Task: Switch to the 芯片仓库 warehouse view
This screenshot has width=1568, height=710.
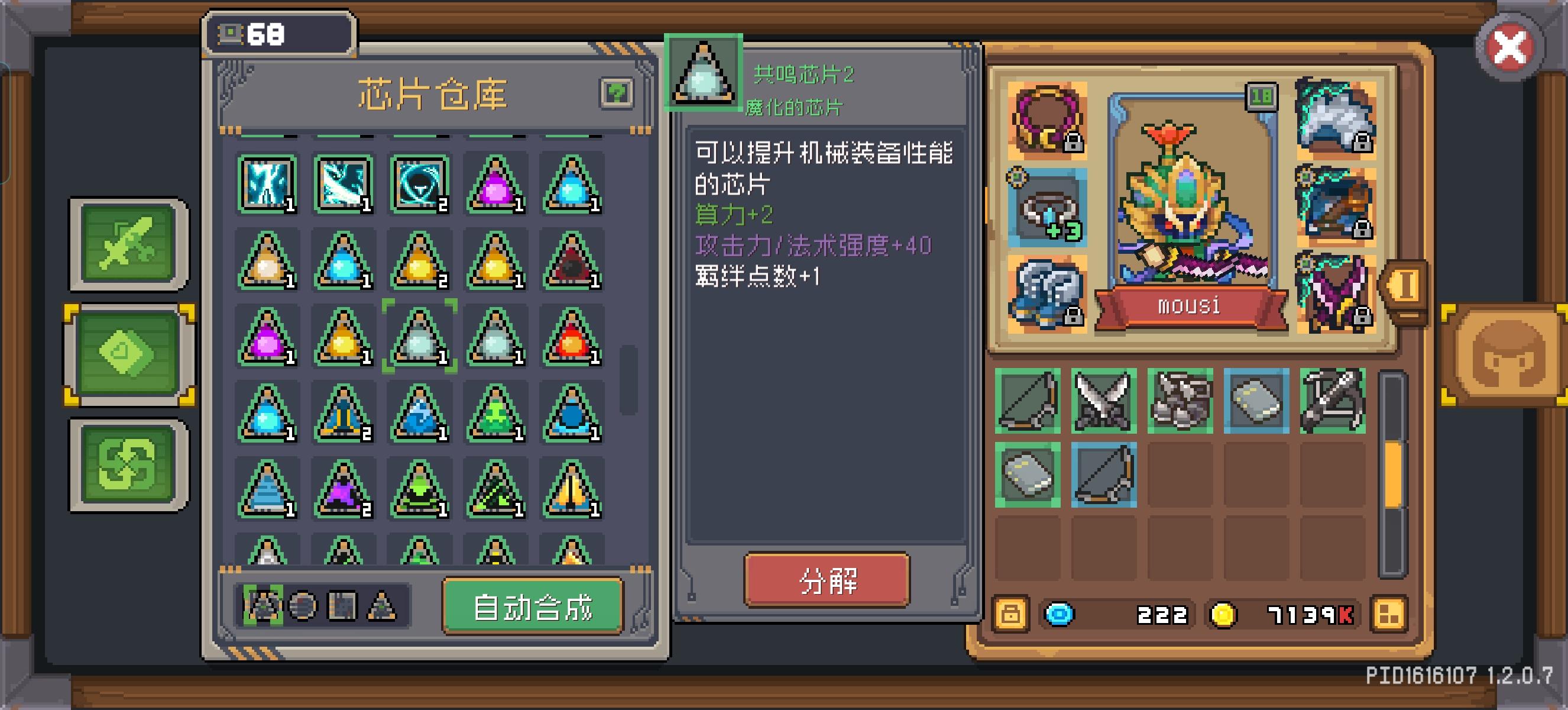Action: [433, 96]
